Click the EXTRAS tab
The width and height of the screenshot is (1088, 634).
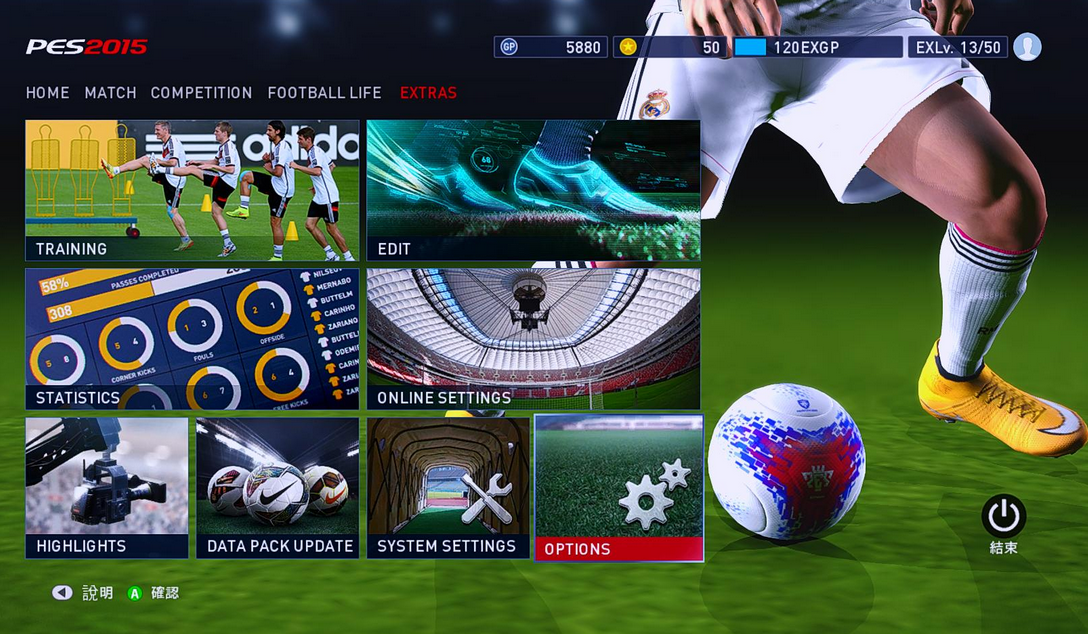pos(428,93)
